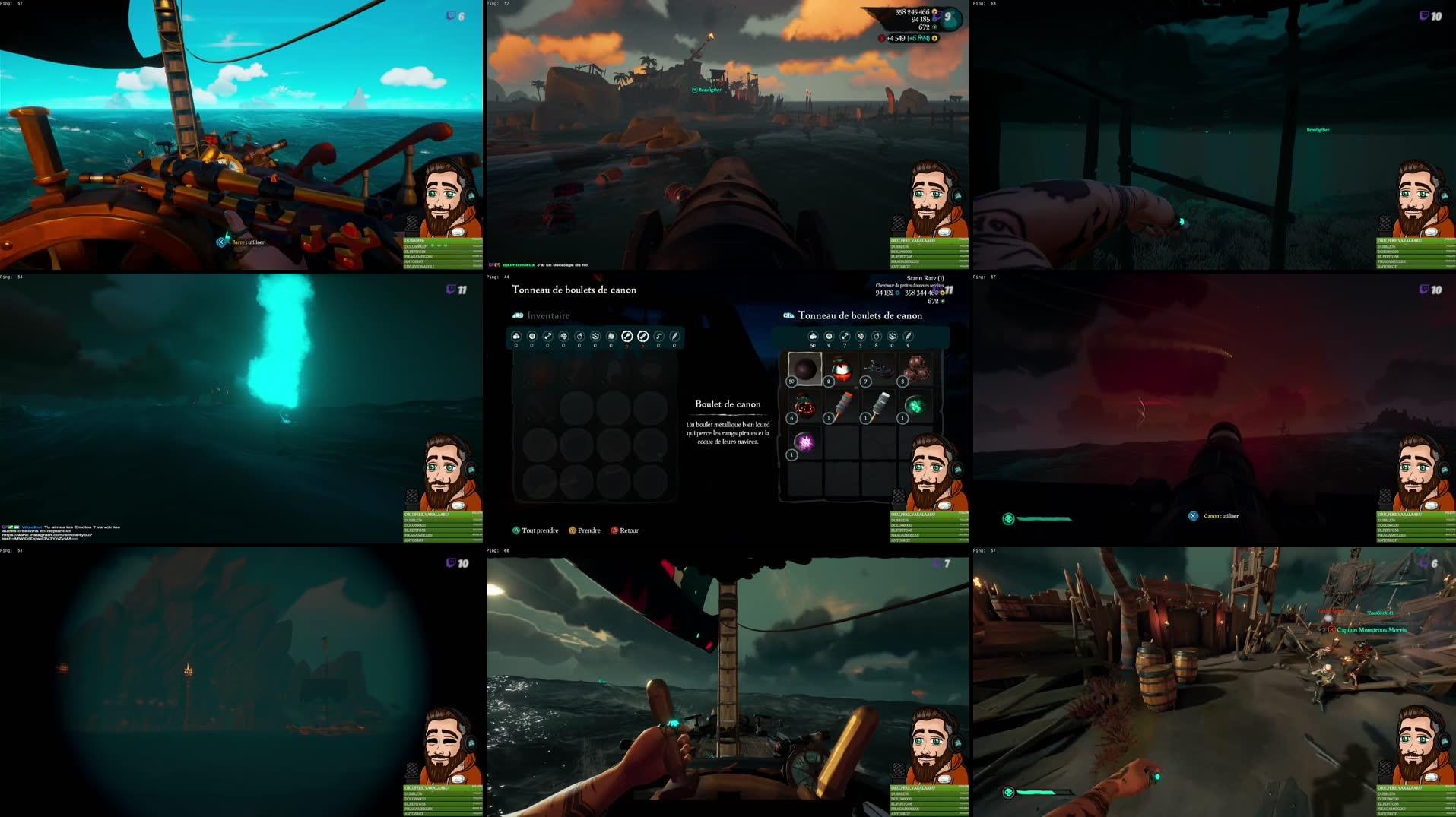The width and height of the screenshot is (1456, 817).
Task: Click the Prendre button
Action: [x=586, y=530]
